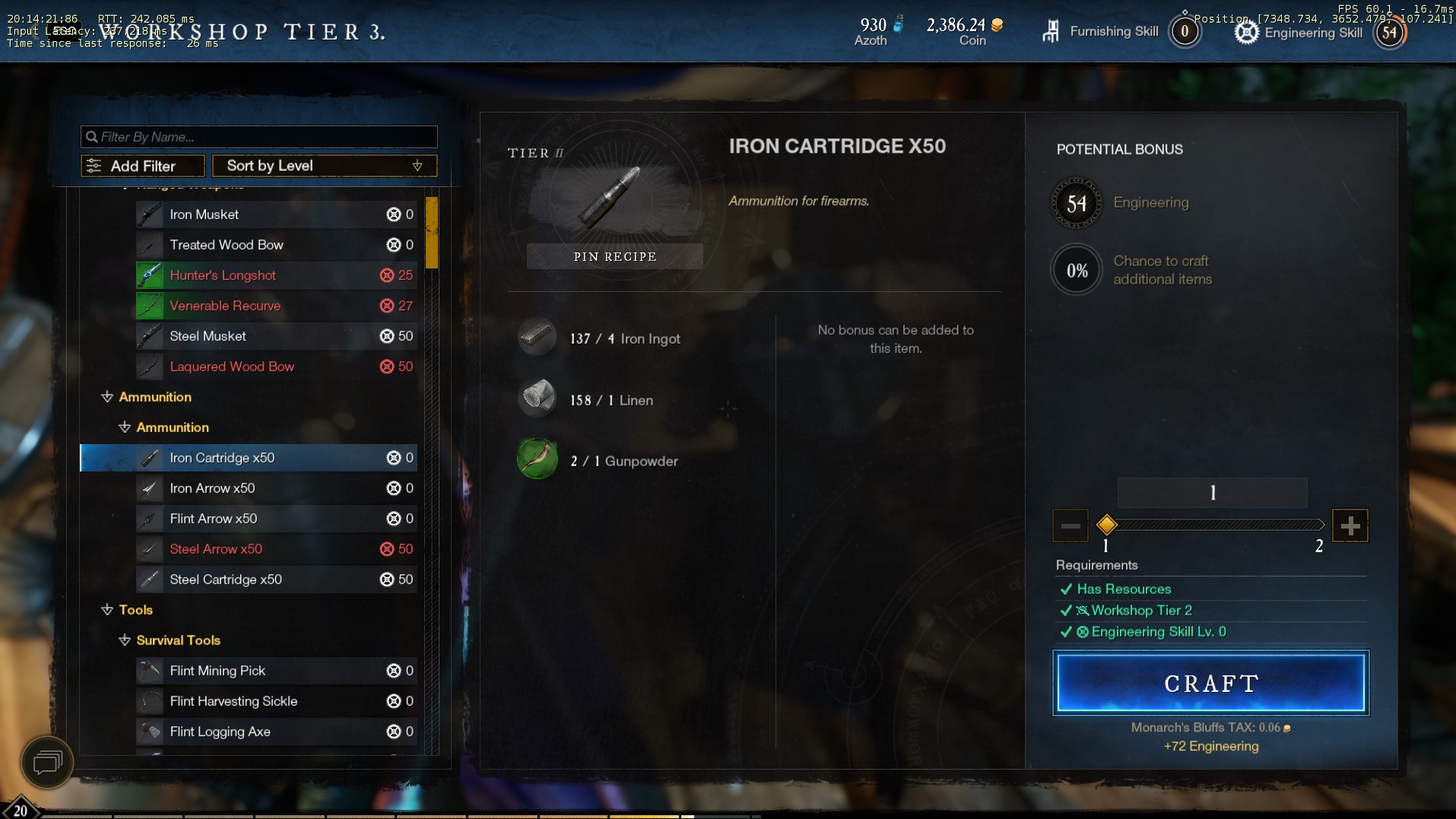Viewport: 1456px width, 819px height.
Task: Decrease craft quantity with the minus button
Action: 1070,525
